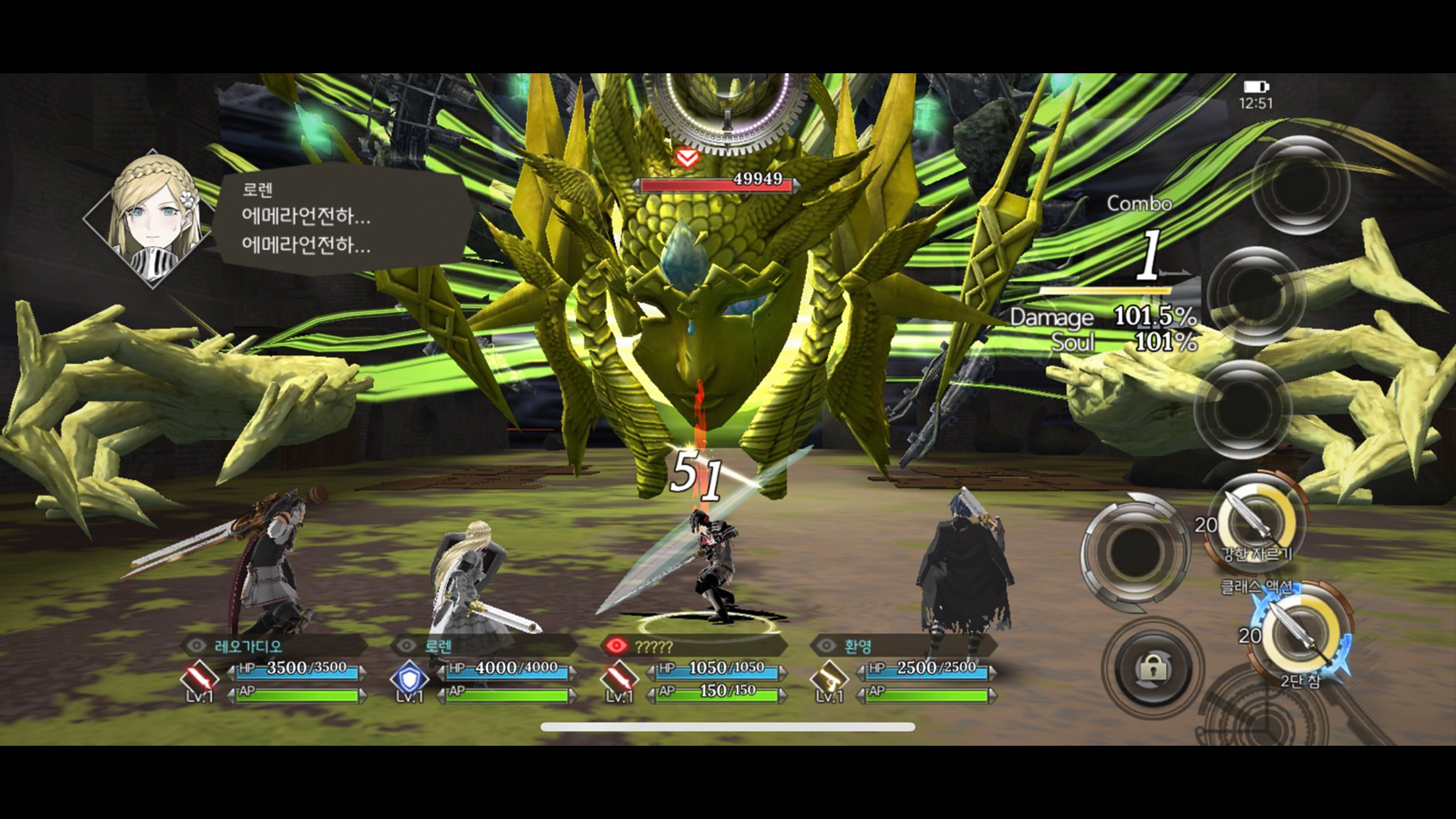Activate the 2단 참 class action skill
This screenshot has width=1456, height=819.
pos(1302,634)
